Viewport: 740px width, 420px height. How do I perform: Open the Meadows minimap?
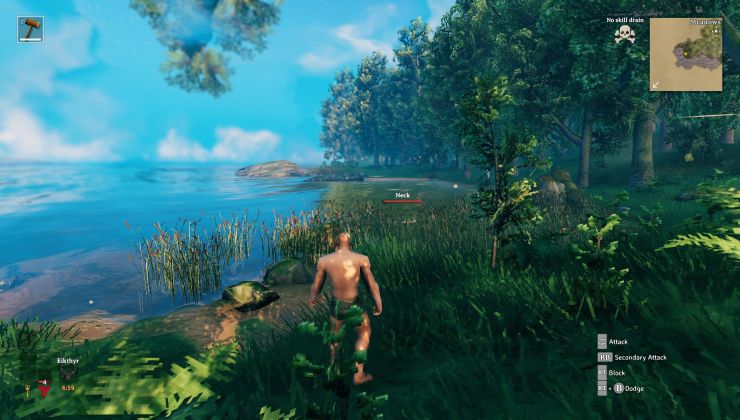tap(686, 54)
